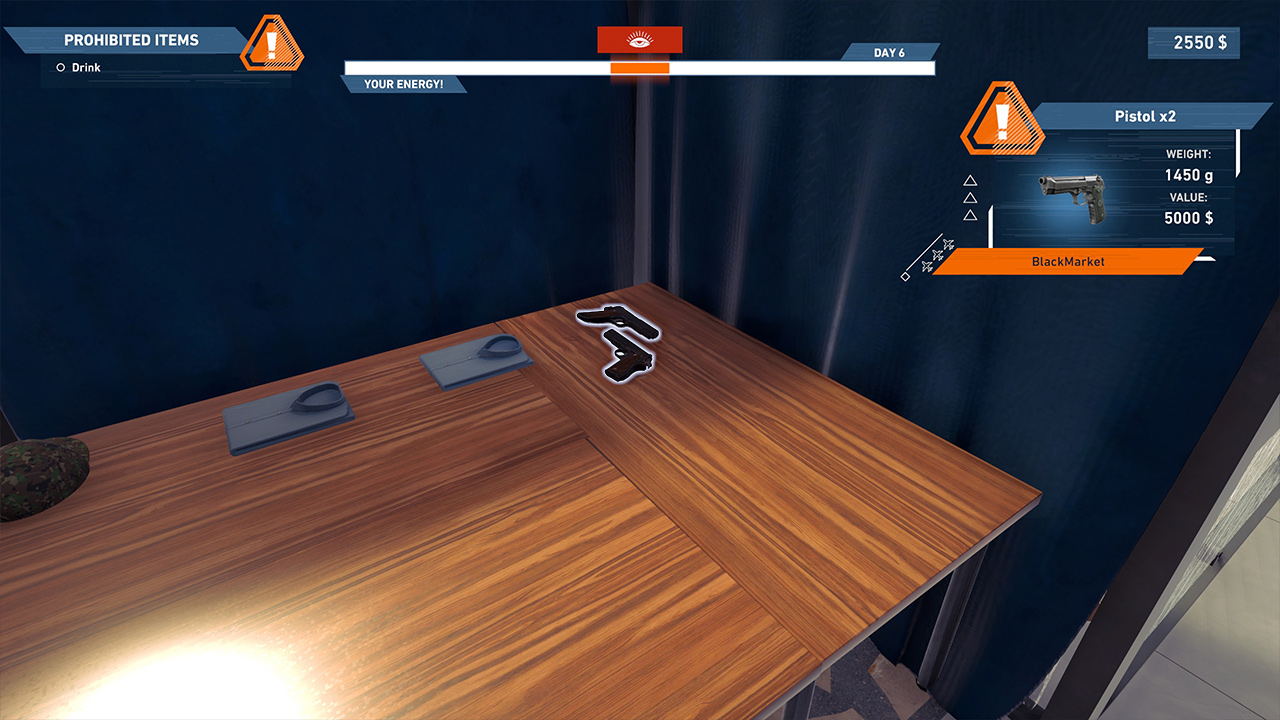Click the warning triangle on the Pistol x2 panel

pos(1001,119)
